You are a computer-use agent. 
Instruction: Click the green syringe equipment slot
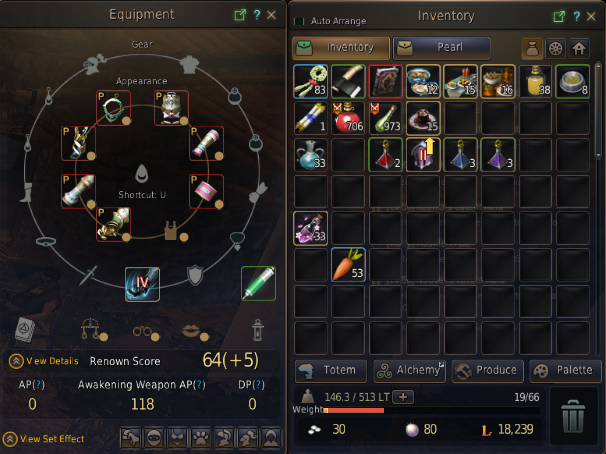(258, 284)
